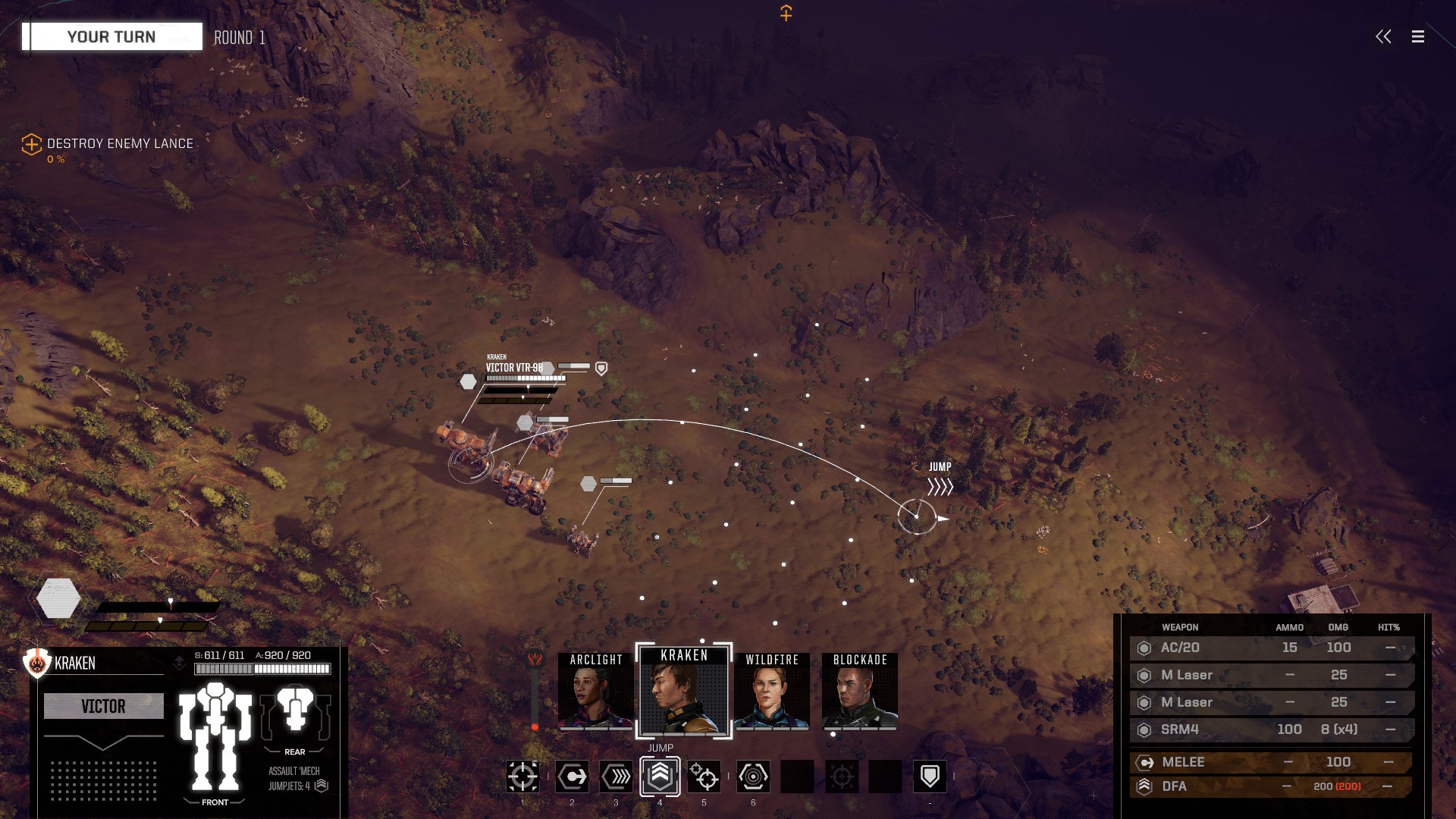
Task: Select the Kraken pilot portrait
Action: (x=684, y=692)
